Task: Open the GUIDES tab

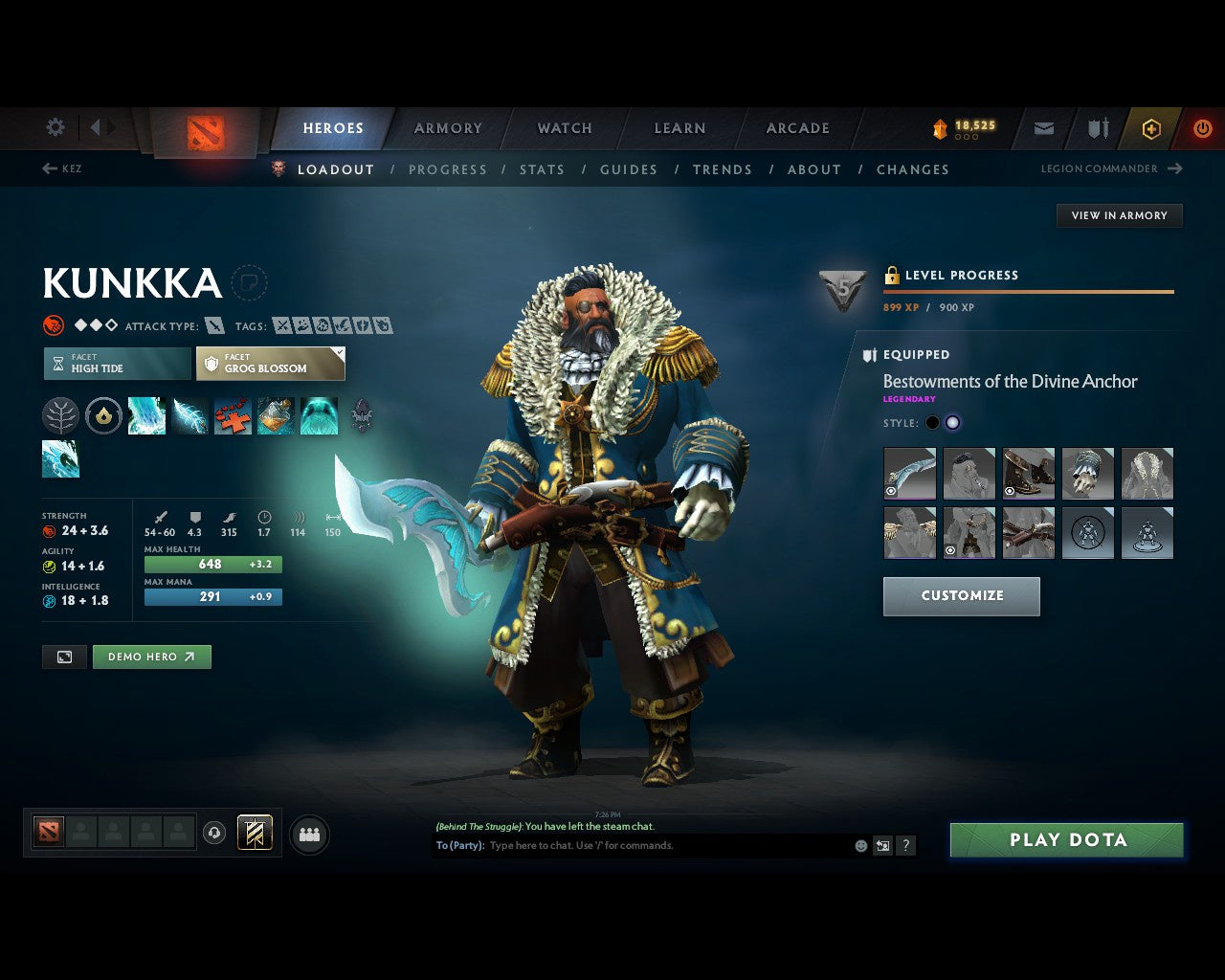Action: click(628, 169)
